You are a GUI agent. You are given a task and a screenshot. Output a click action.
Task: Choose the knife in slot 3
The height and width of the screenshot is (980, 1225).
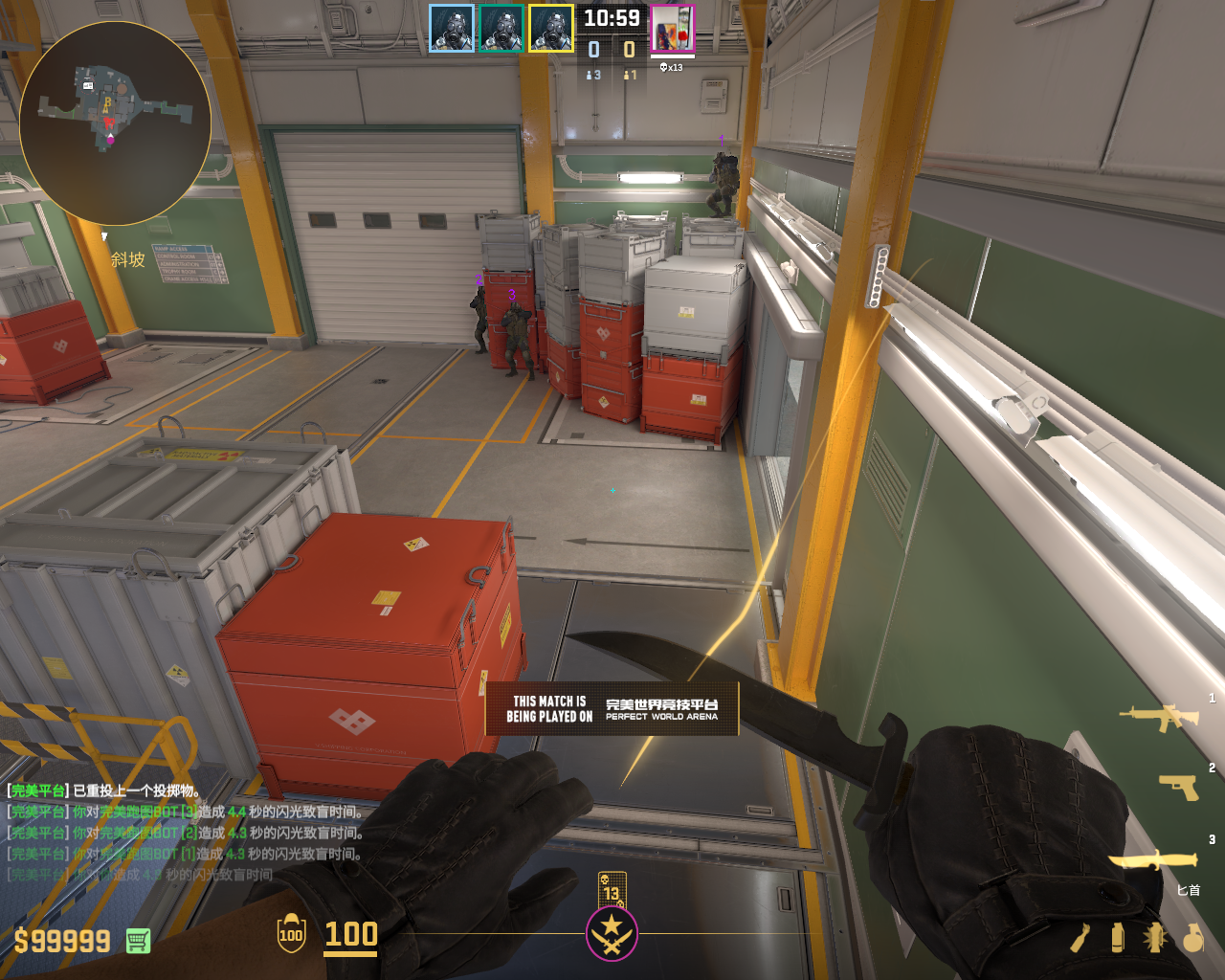coord(1153,859)
